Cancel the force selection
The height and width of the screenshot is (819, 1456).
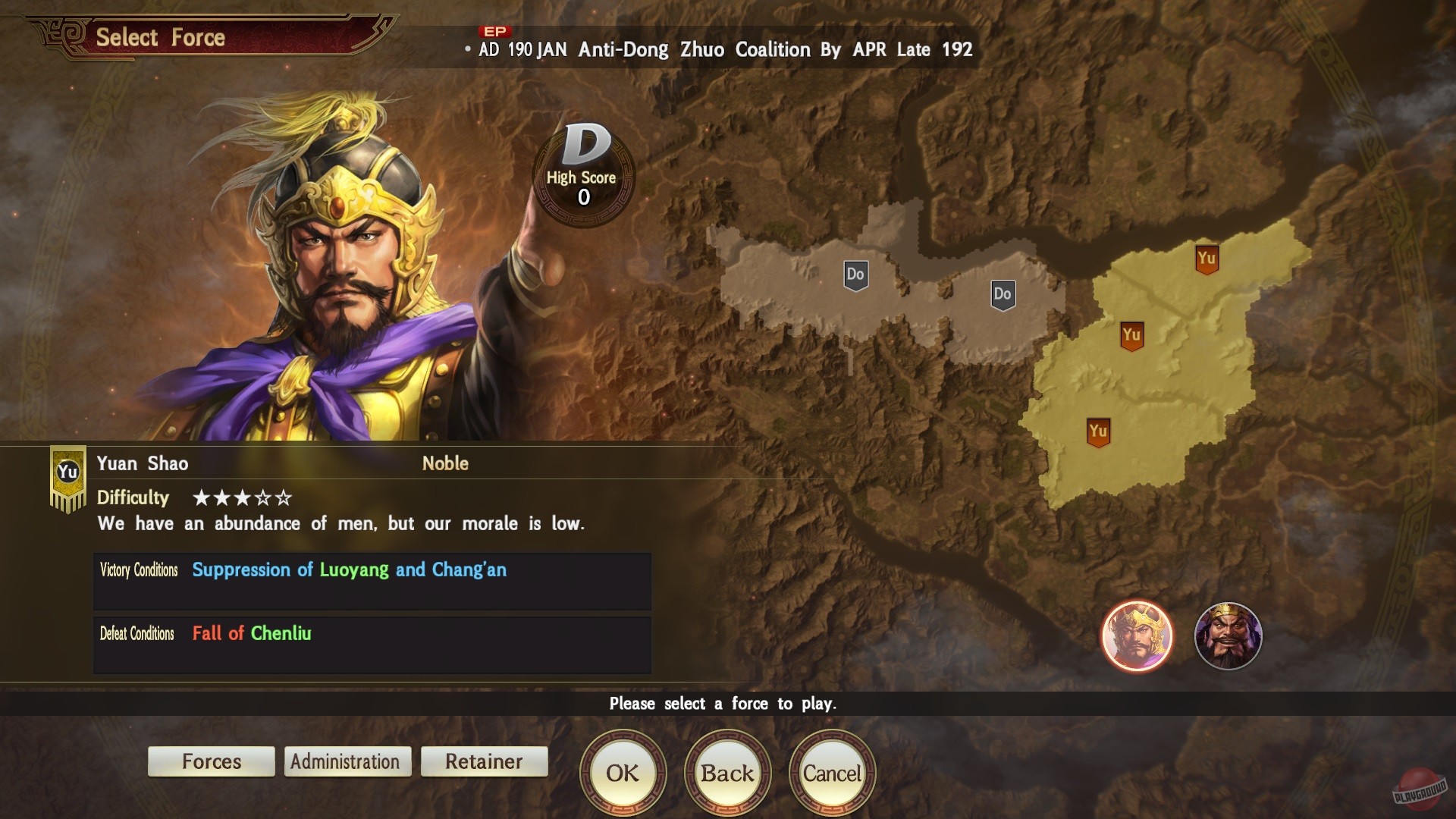tap(832, 772)
